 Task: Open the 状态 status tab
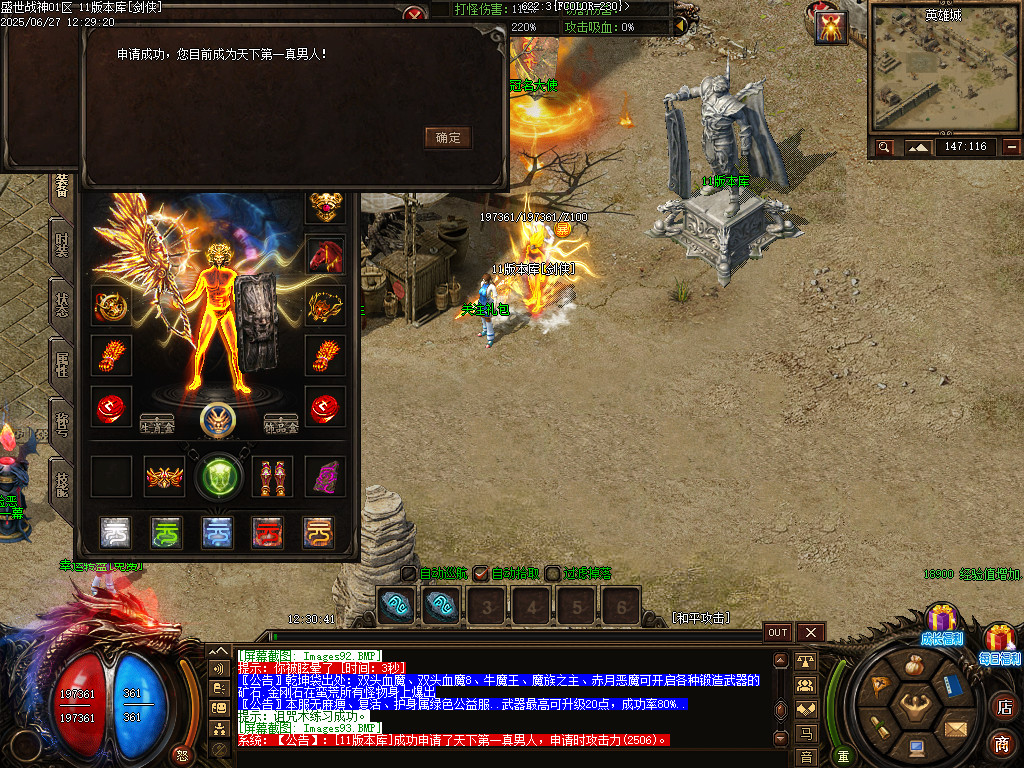click(x=62, y=304)
